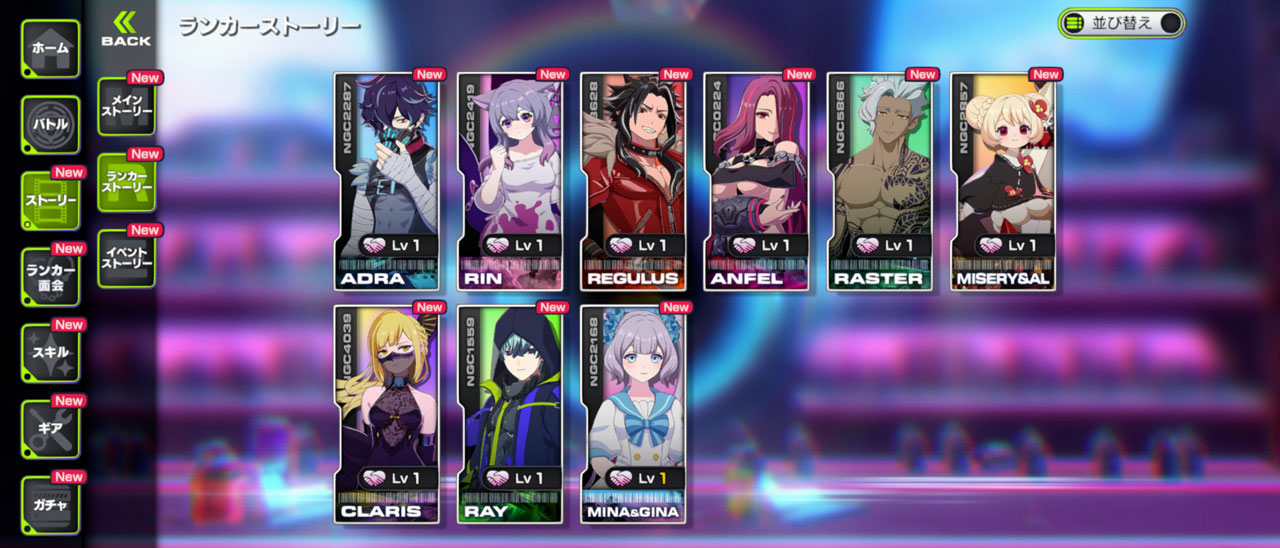Open the ギア gear menu
Screen dimensions: 1280x548
[50, 429]
